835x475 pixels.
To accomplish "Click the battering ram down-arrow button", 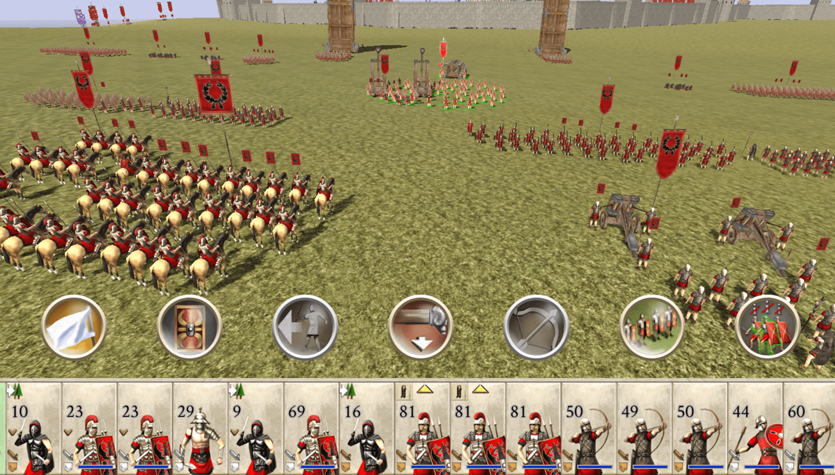I will point(421,326).
